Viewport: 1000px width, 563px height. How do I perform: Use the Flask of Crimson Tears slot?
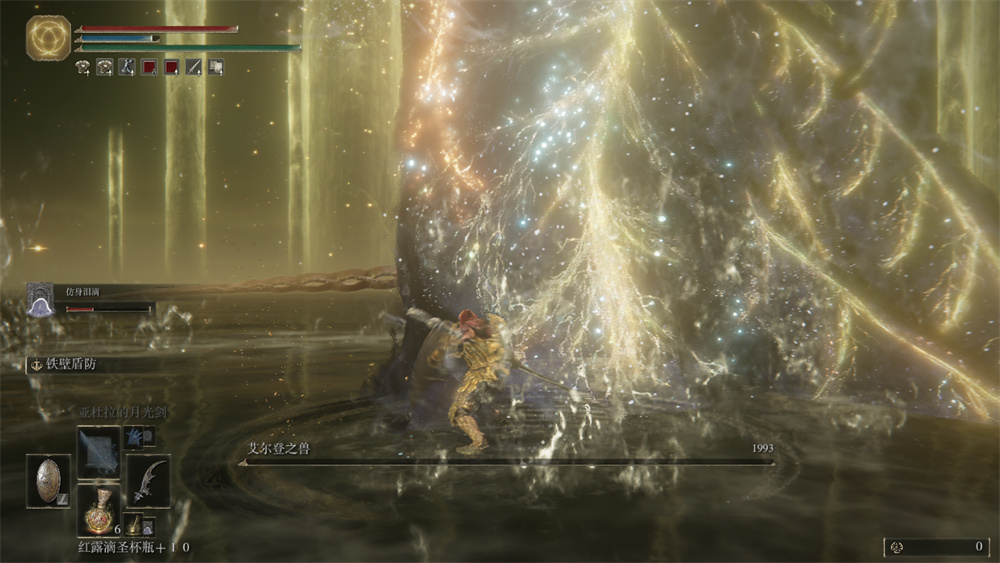coord(99,510)
